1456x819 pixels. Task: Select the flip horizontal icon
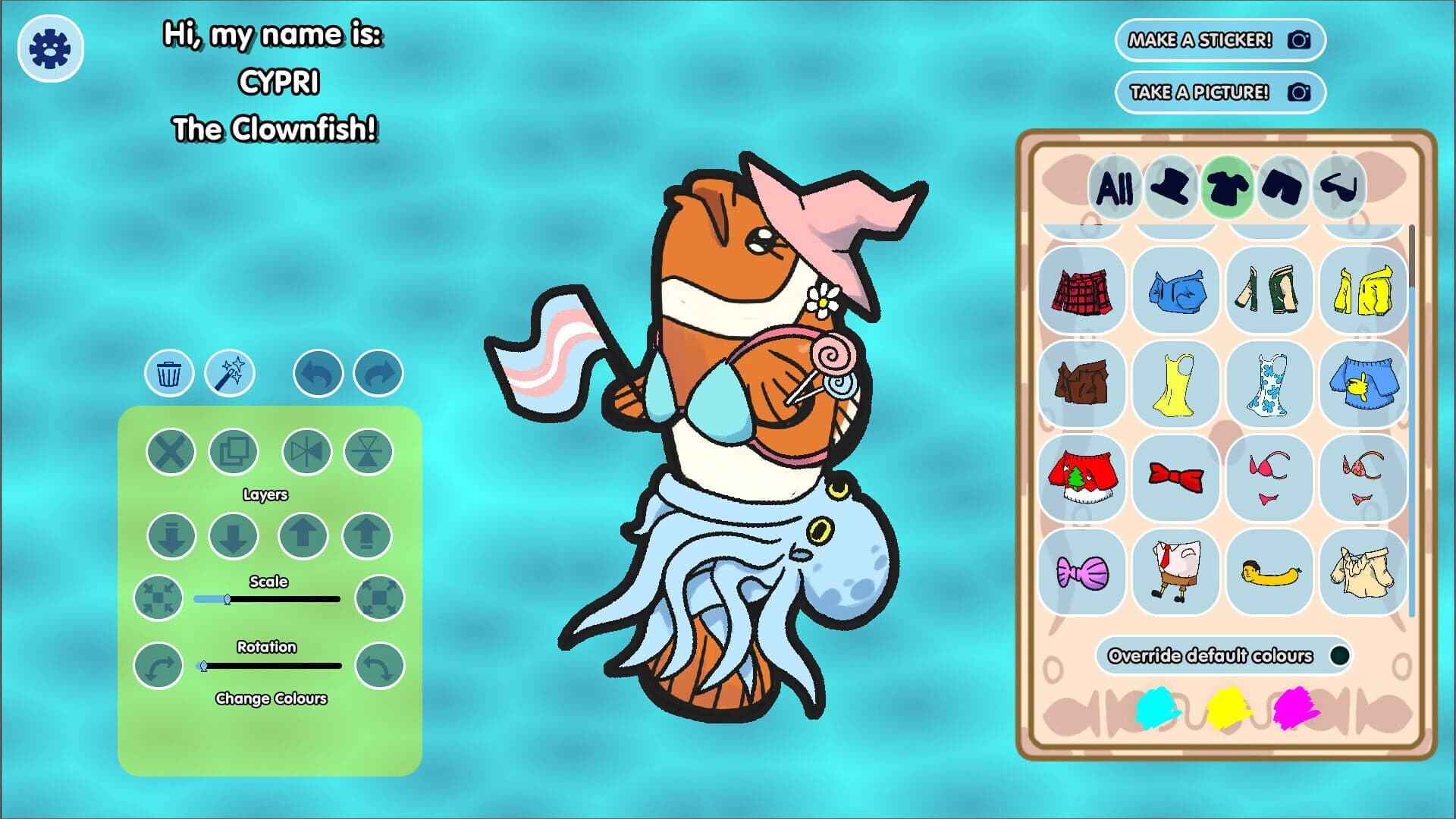[306, 451]
